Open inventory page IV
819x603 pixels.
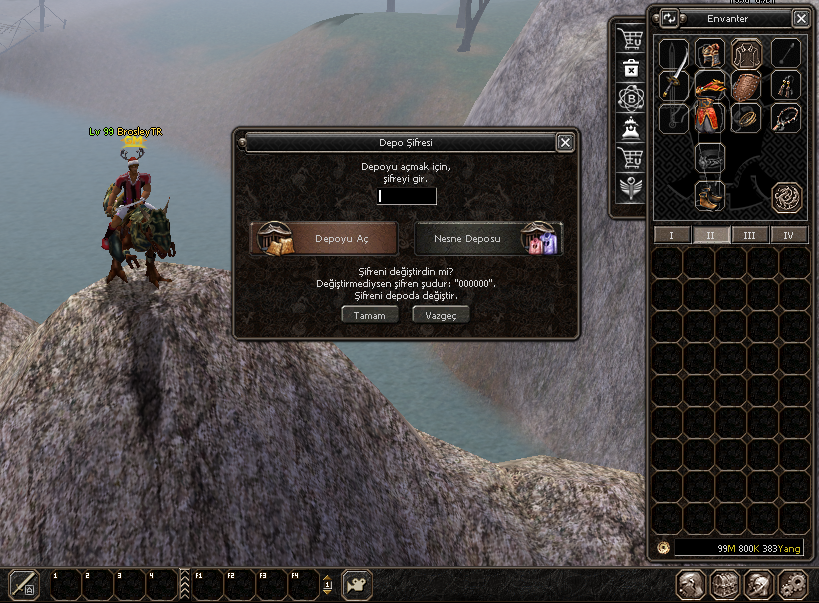pyautogui.click(x=789, y=235)
